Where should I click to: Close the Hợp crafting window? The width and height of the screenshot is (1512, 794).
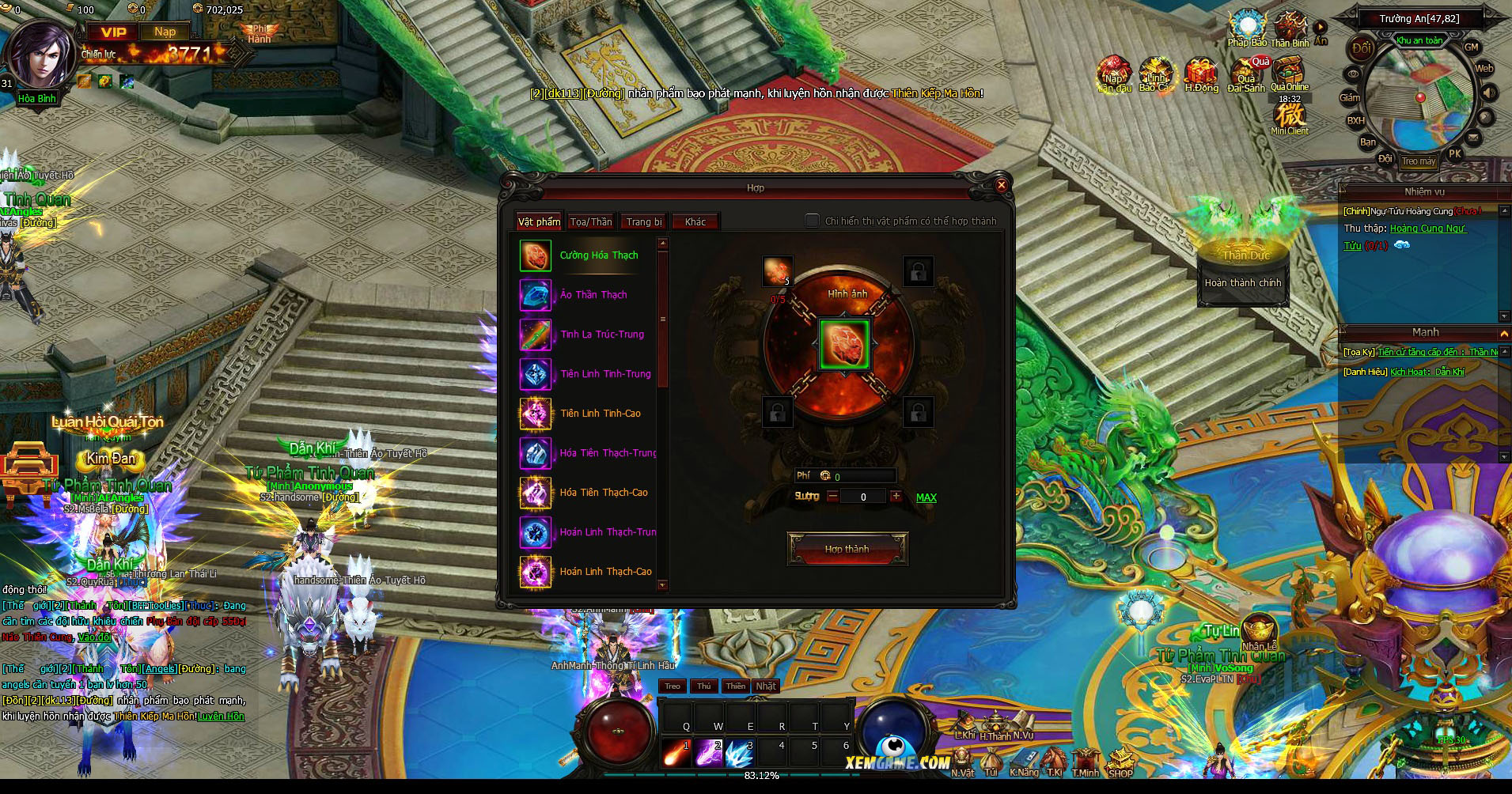point(1001,185)
